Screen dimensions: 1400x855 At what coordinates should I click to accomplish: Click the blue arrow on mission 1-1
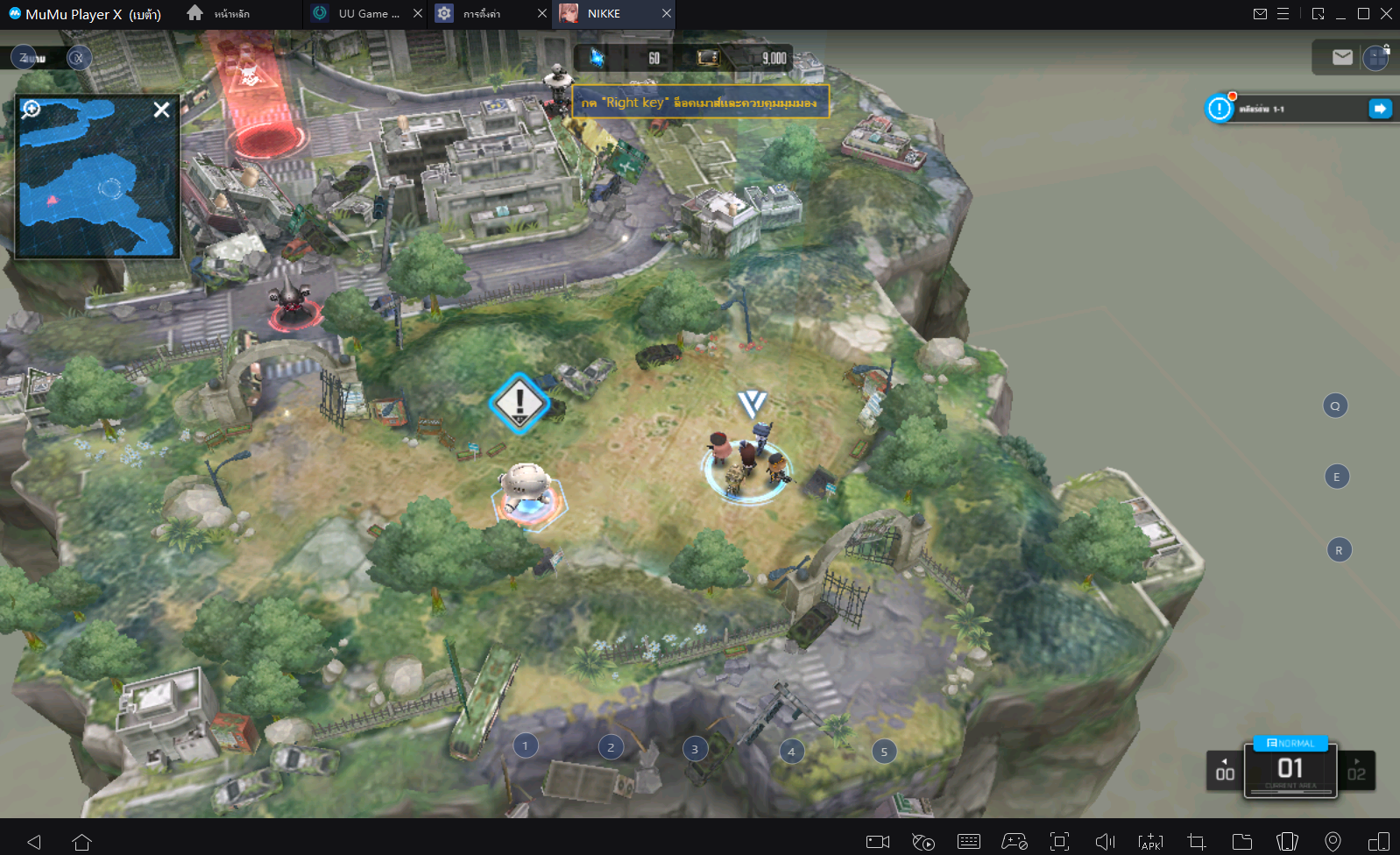pyautogui.click(x=1379, y=109)
